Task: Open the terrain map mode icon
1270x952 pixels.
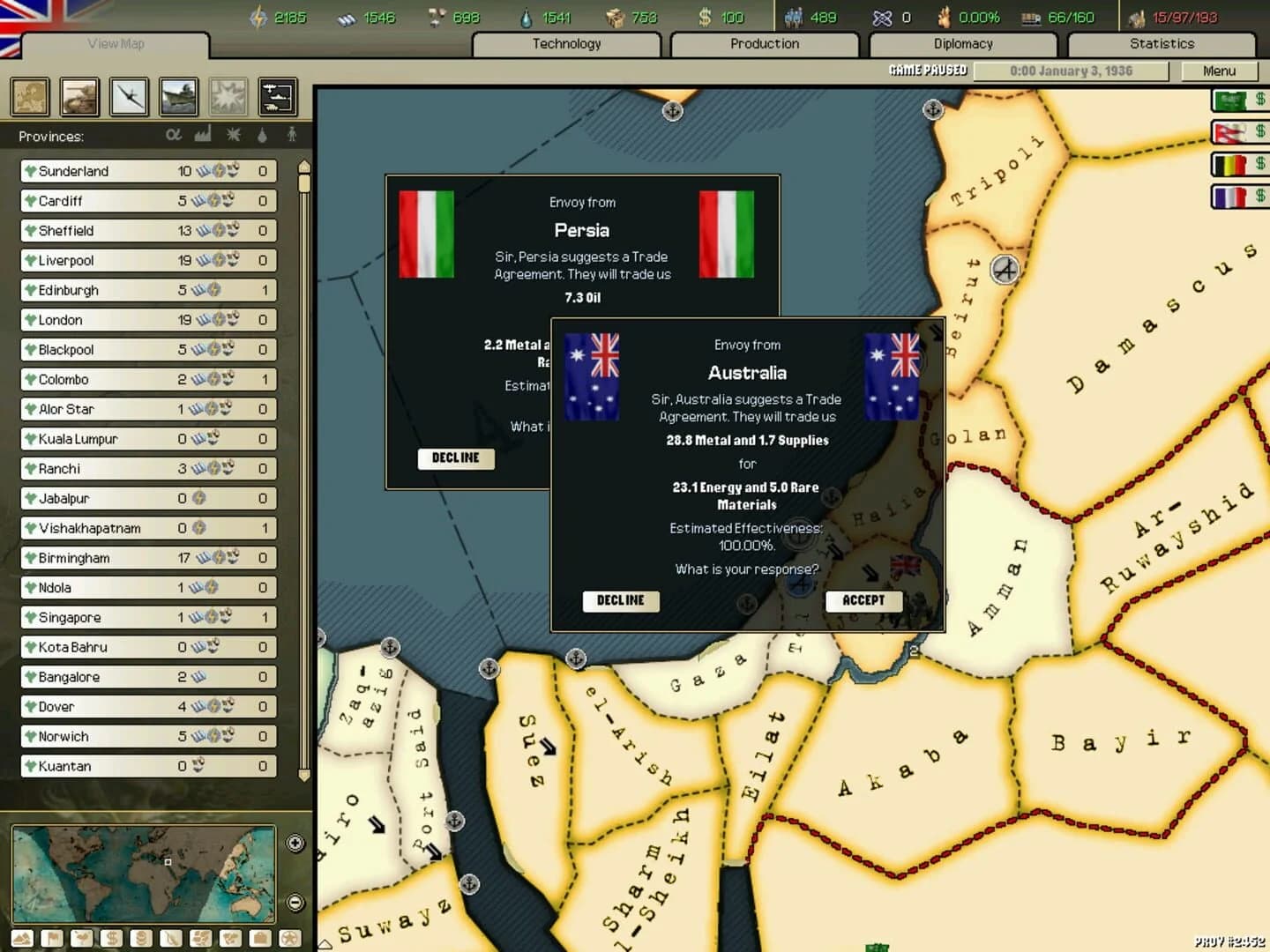Action: point(21,938)
